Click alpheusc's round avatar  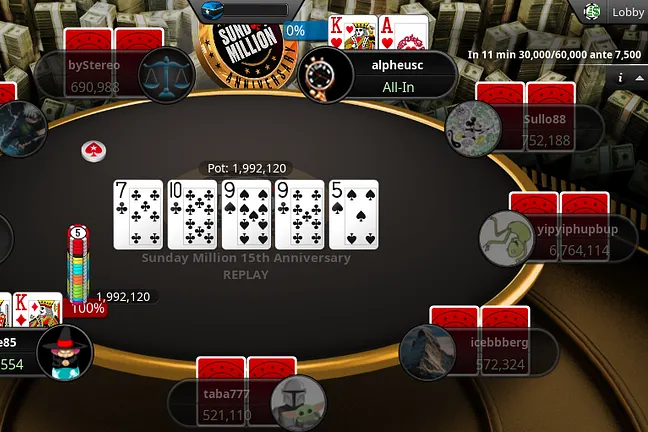tap(321, 75)
